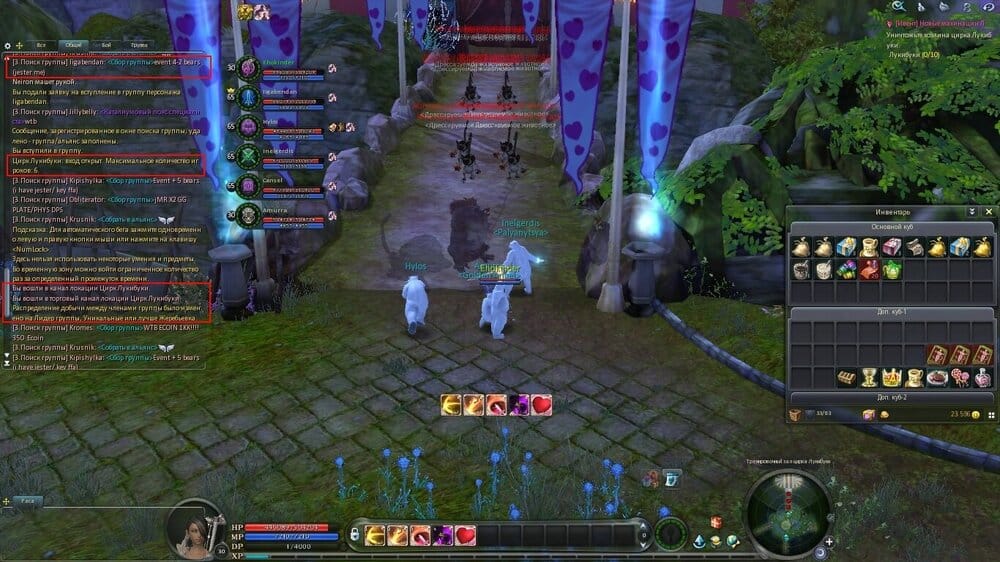Collapse the inventory with the double-arrow button
Image resolution: width=1000 pixels, height=562 pixels.
[x=971, y=212]
